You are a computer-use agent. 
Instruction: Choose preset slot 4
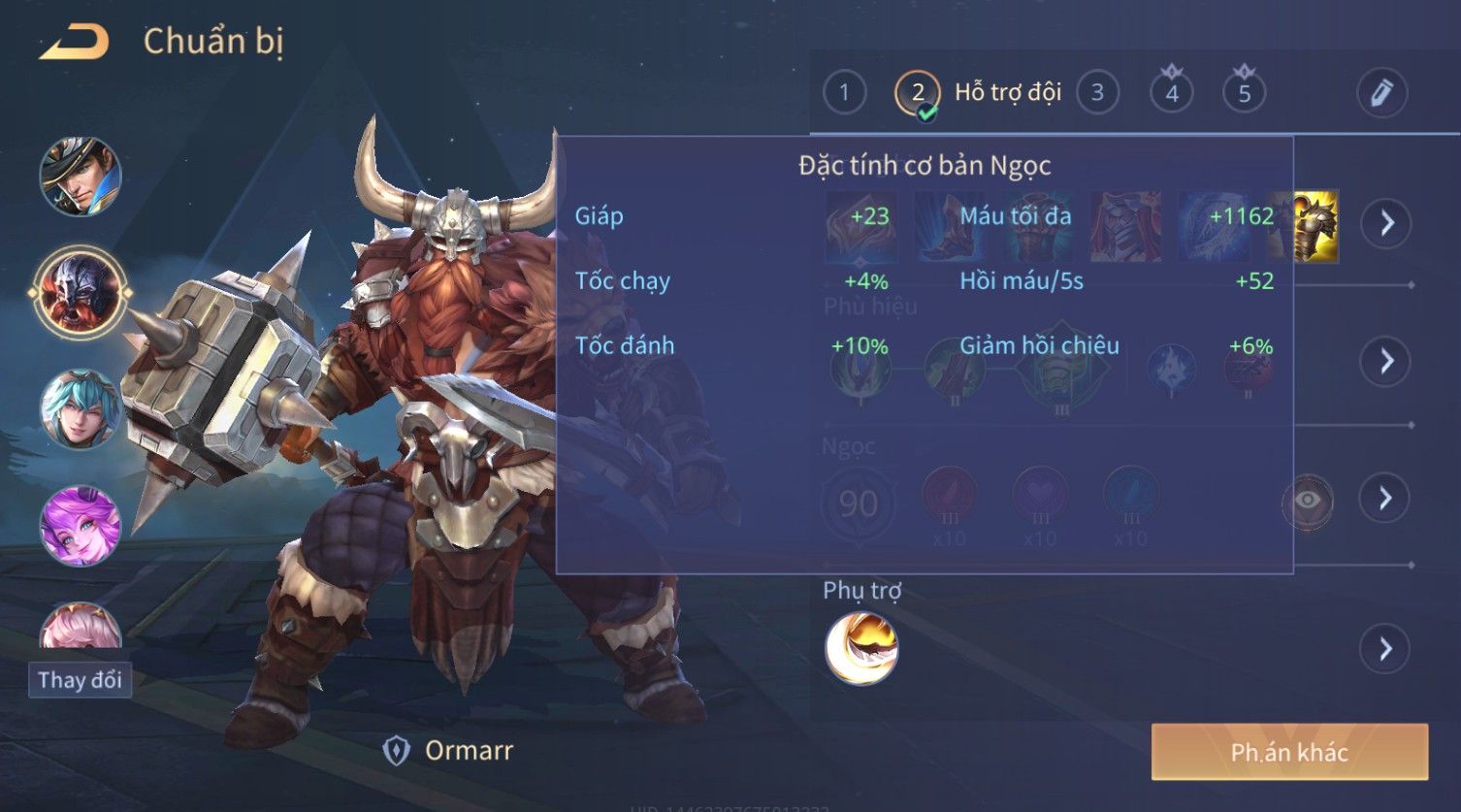(1172, 93)
